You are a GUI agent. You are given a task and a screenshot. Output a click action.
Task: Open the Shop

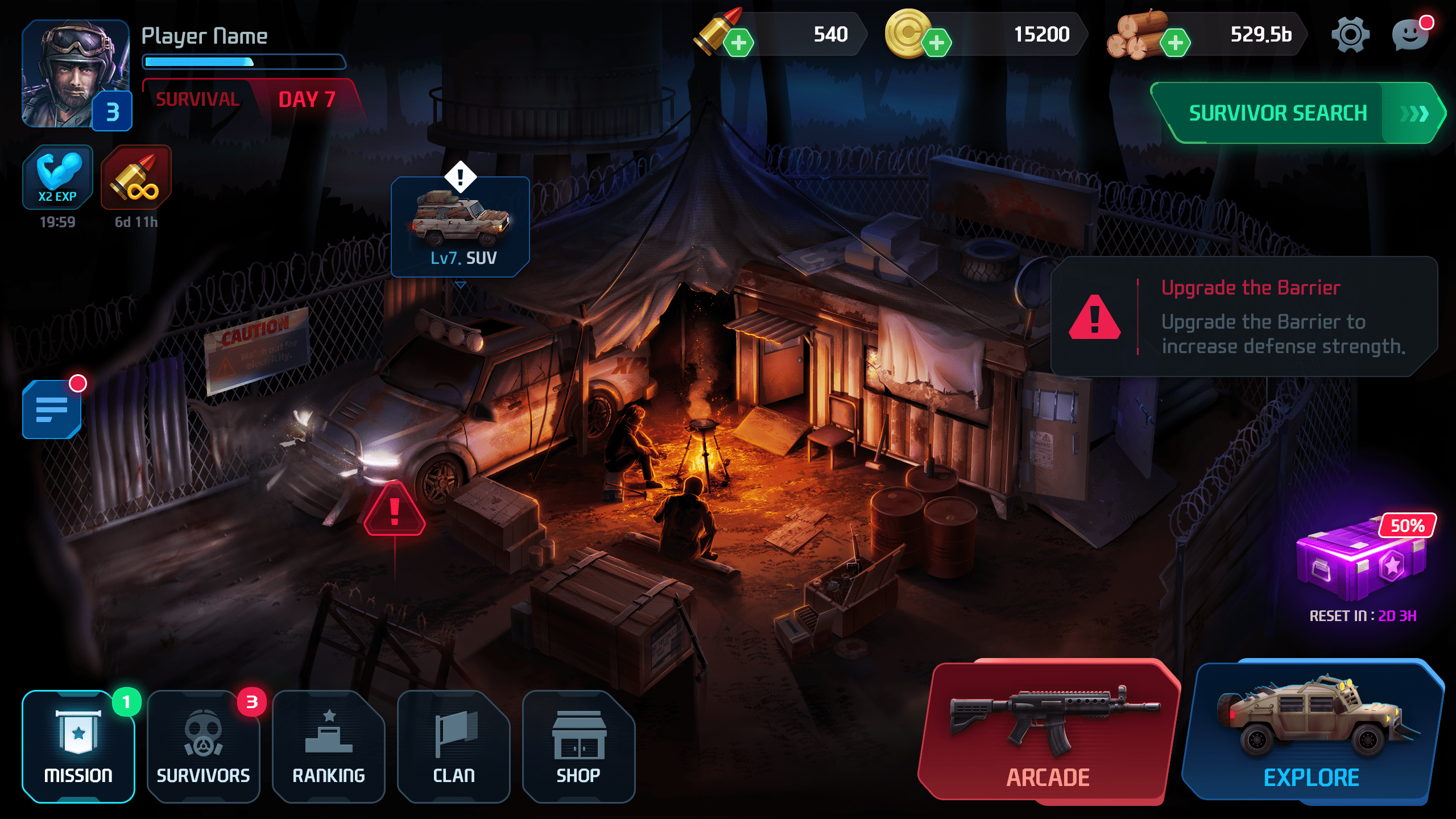pos(578,746)
